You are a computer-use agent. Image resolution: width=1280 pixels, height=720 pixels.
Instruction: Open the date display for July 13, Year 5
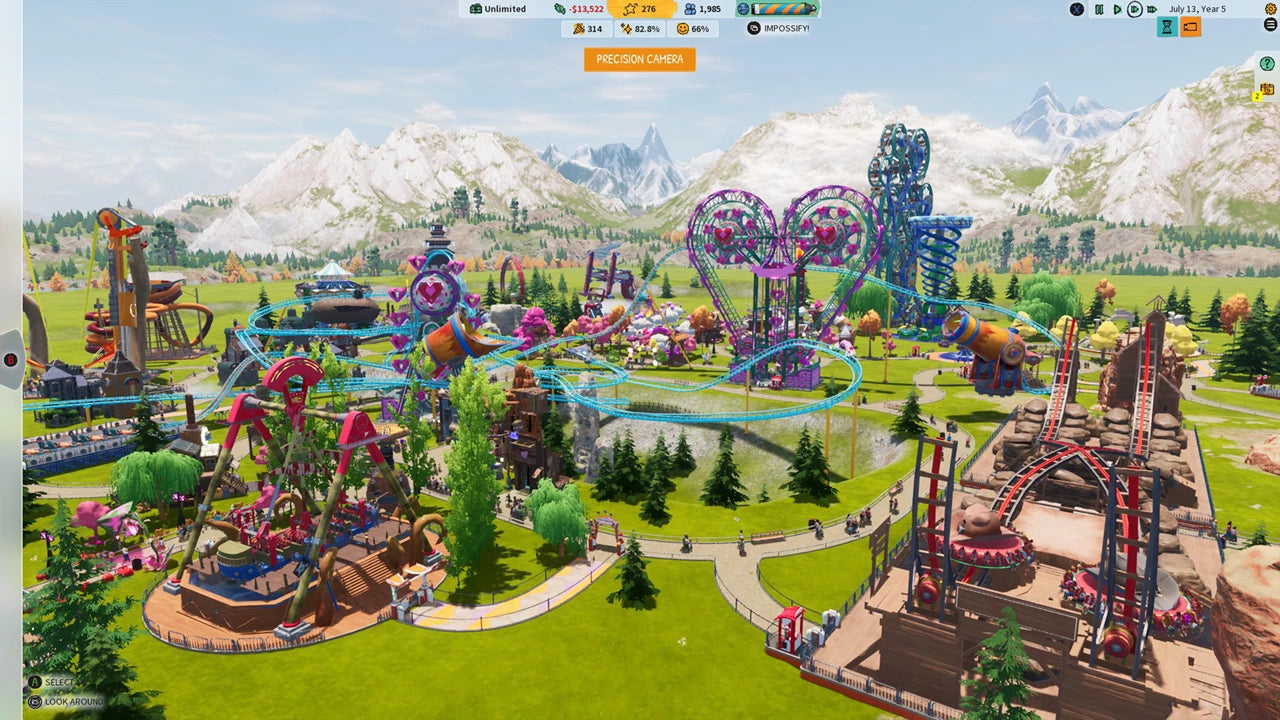(x=1197, y=9)
